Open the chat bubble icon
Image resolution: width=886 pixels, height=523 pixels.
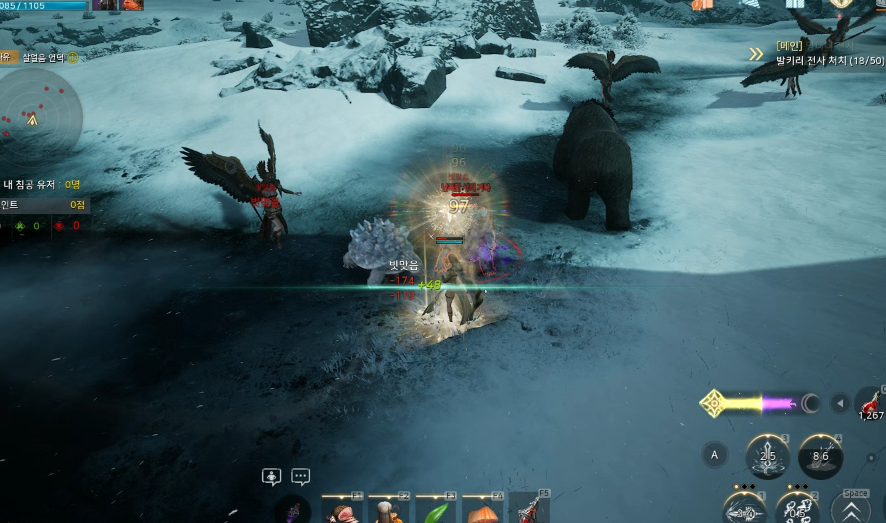301,477
